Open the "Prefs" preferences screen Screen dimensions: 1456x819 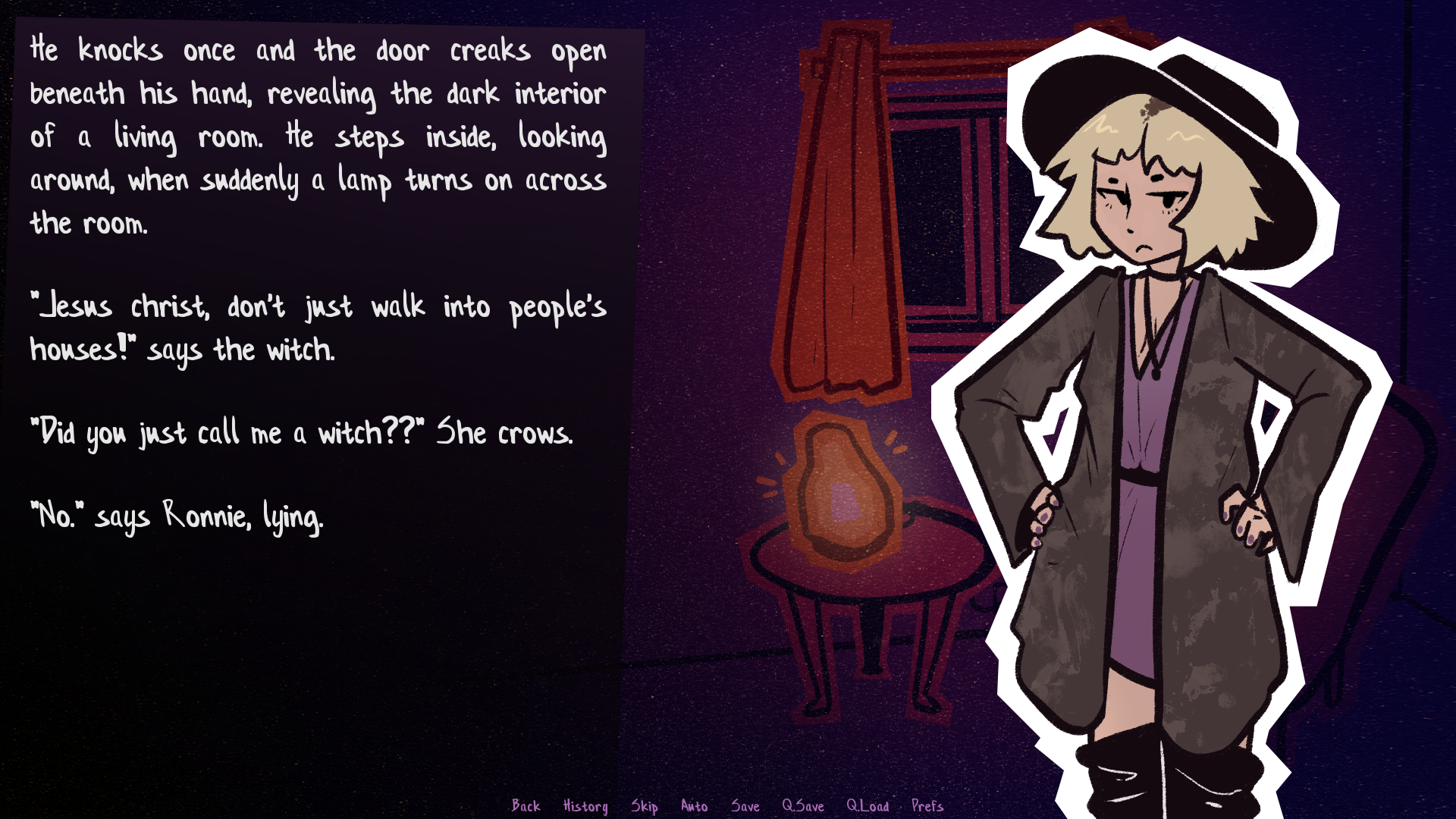(x=927, y=806)
